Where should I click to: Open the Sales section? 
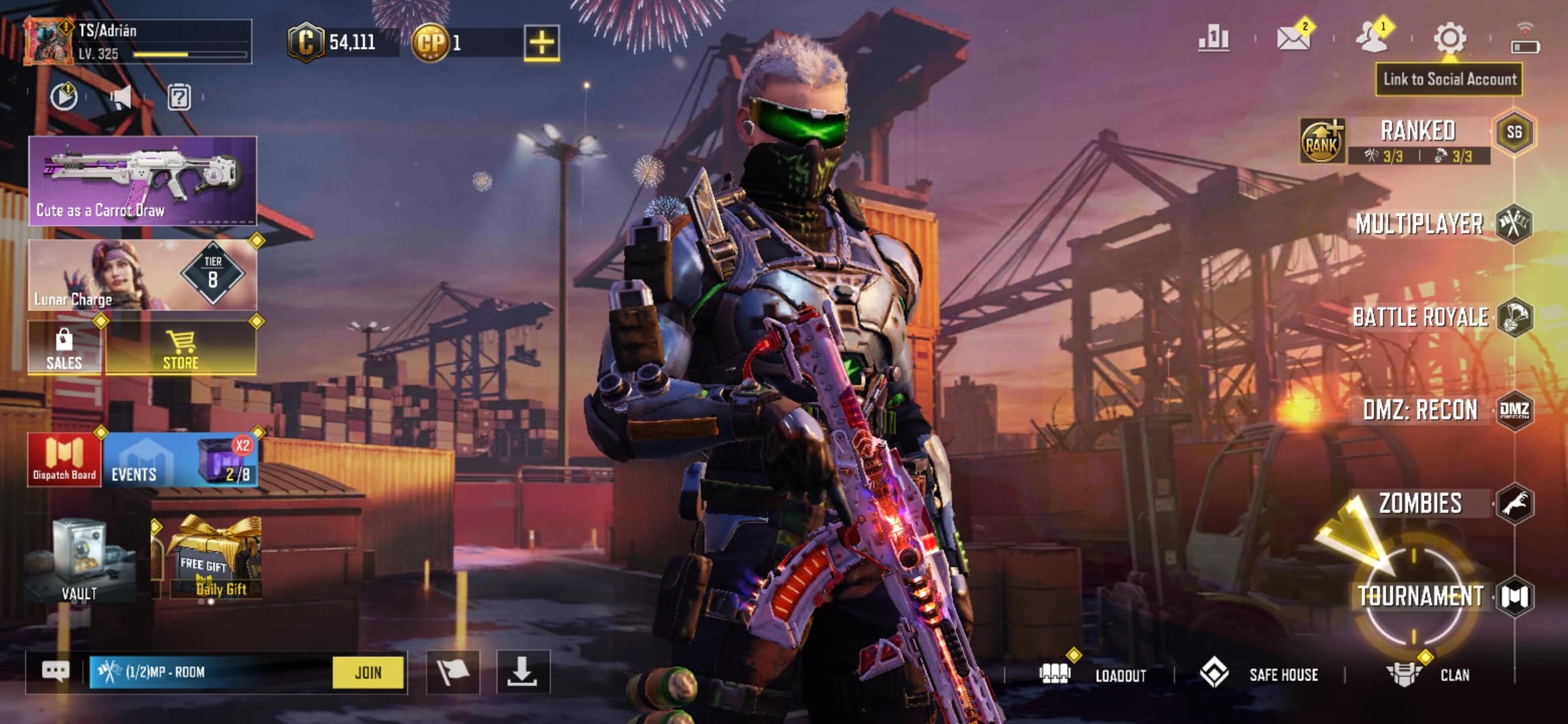64,349
